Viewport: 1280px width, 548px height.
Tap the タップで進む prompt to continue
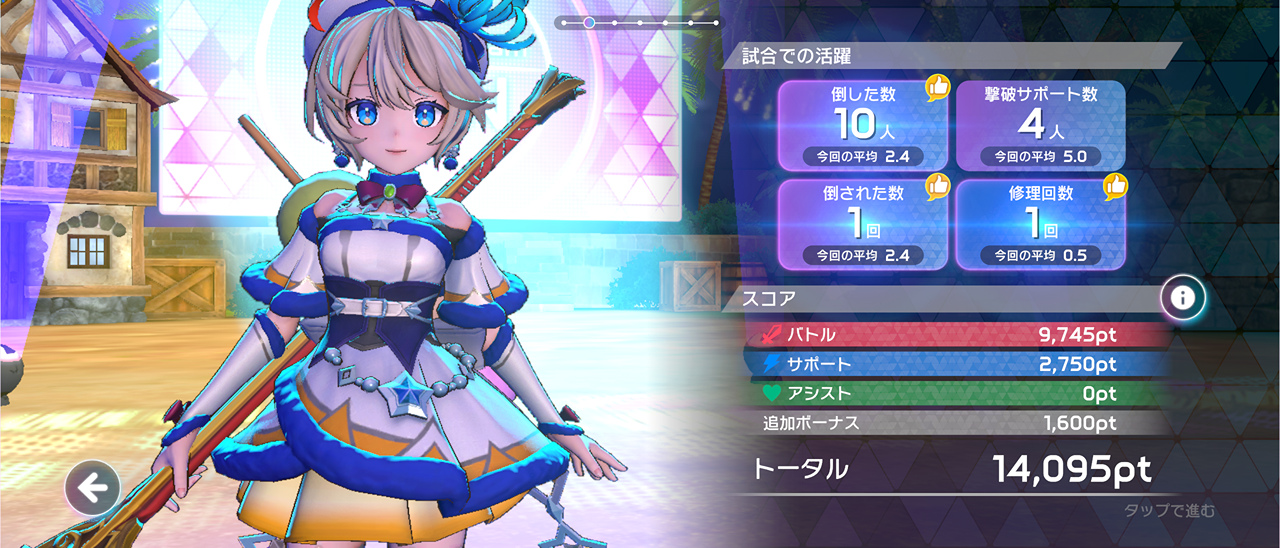[x=1169, y=511]
